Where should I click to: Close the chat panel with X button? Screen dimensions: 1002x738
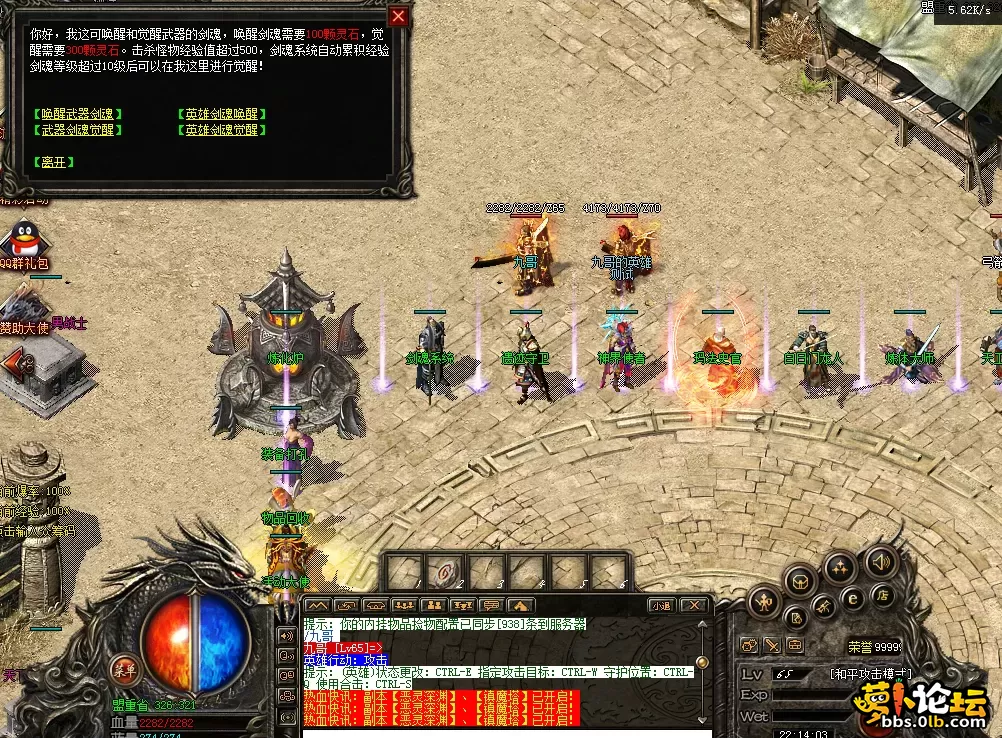point(692,605)
